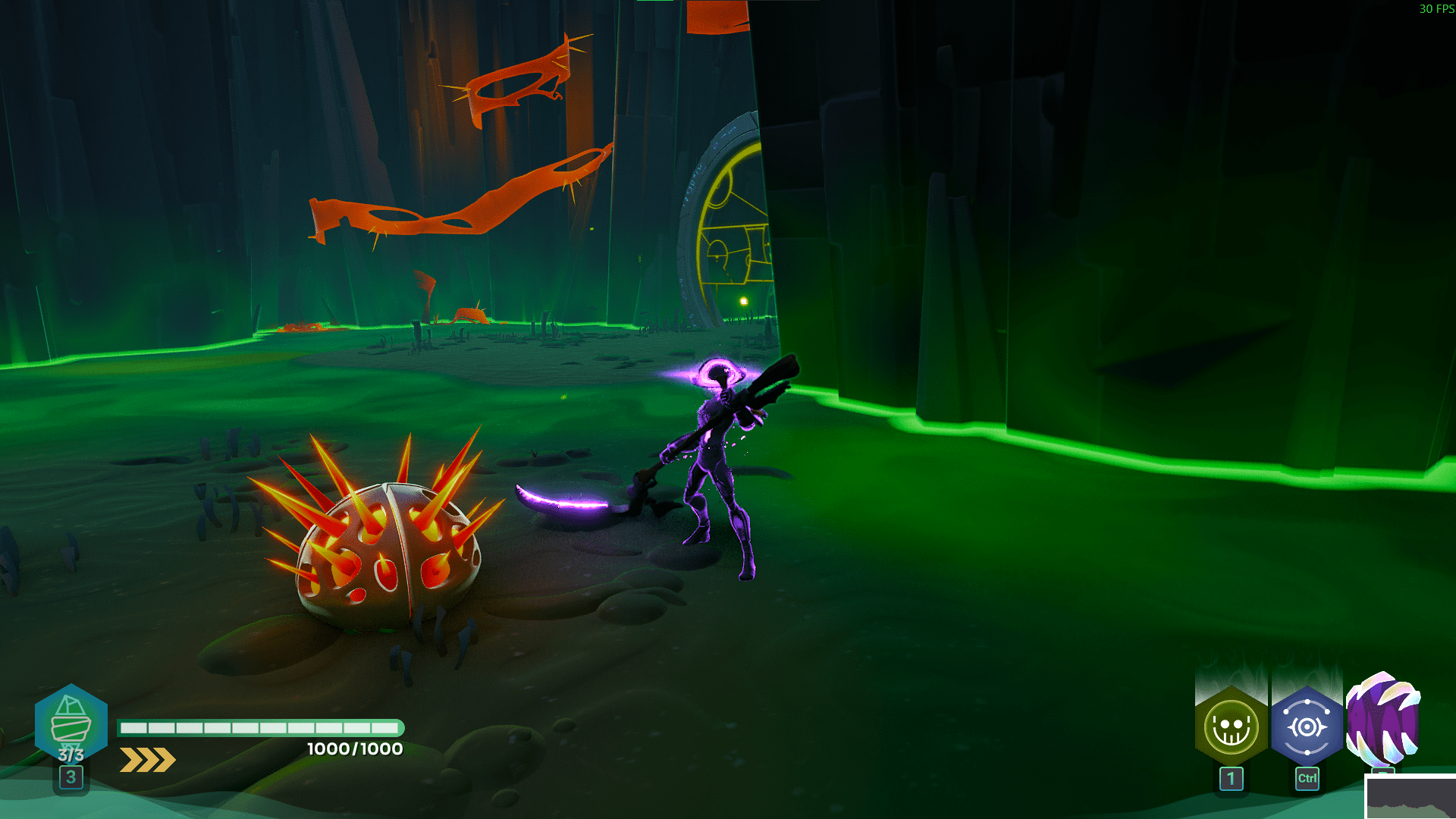This screenshot has height=819, width=1456.
Task: Use the bandage healing charge icon
Action: pos(71,721)
